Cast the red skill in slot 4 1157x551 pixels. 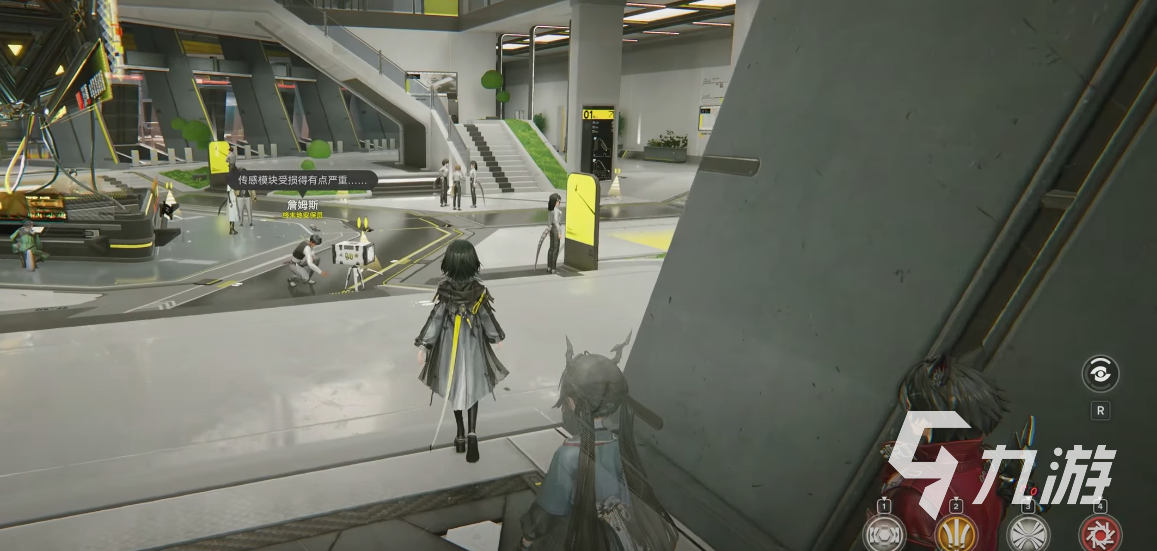1100,533
